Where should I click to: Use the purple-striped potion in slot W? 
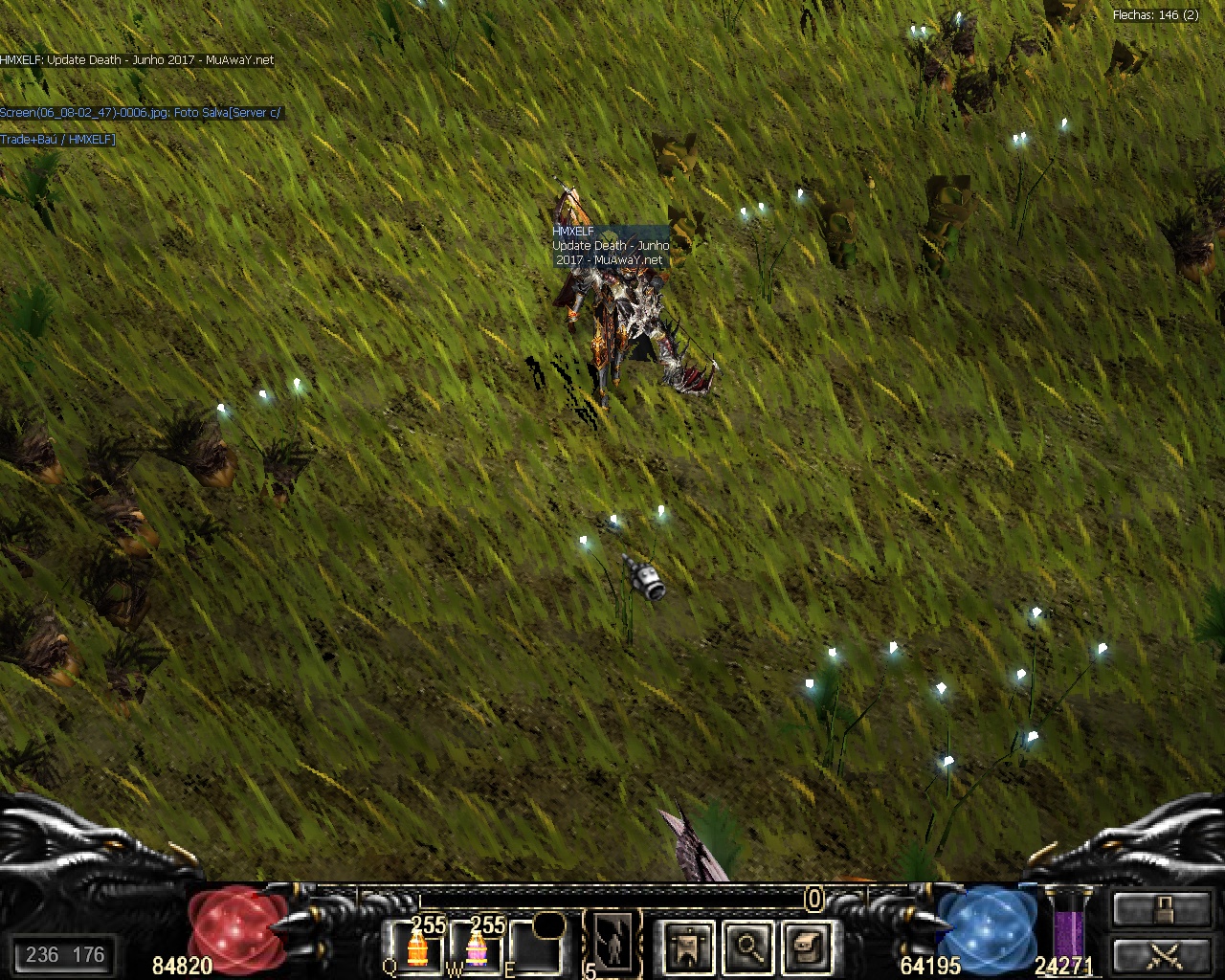[476, 948]
